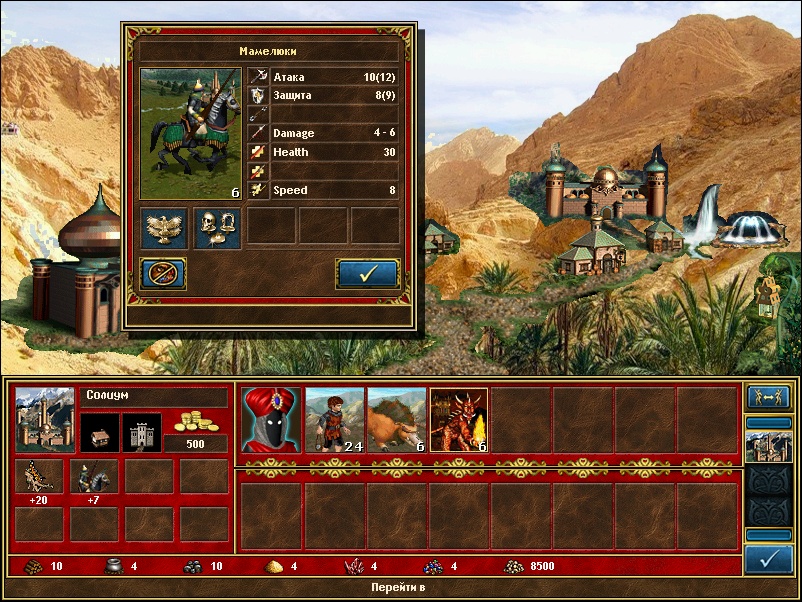Select the red devil creature stack
802x602 pixels.
pos(458,420)
